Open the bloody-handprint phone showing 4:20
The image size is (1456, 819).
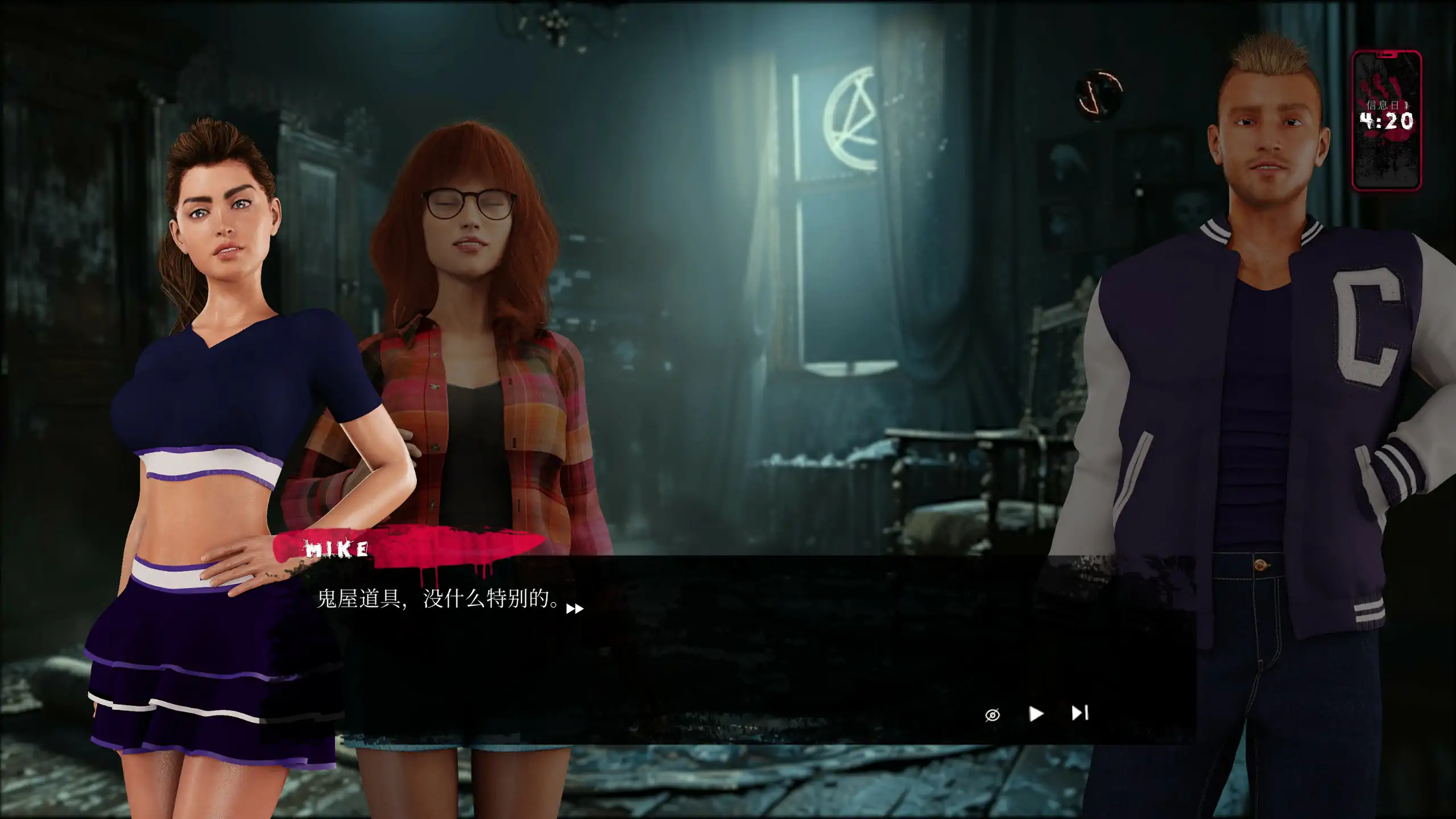[x=1387, y=121]
